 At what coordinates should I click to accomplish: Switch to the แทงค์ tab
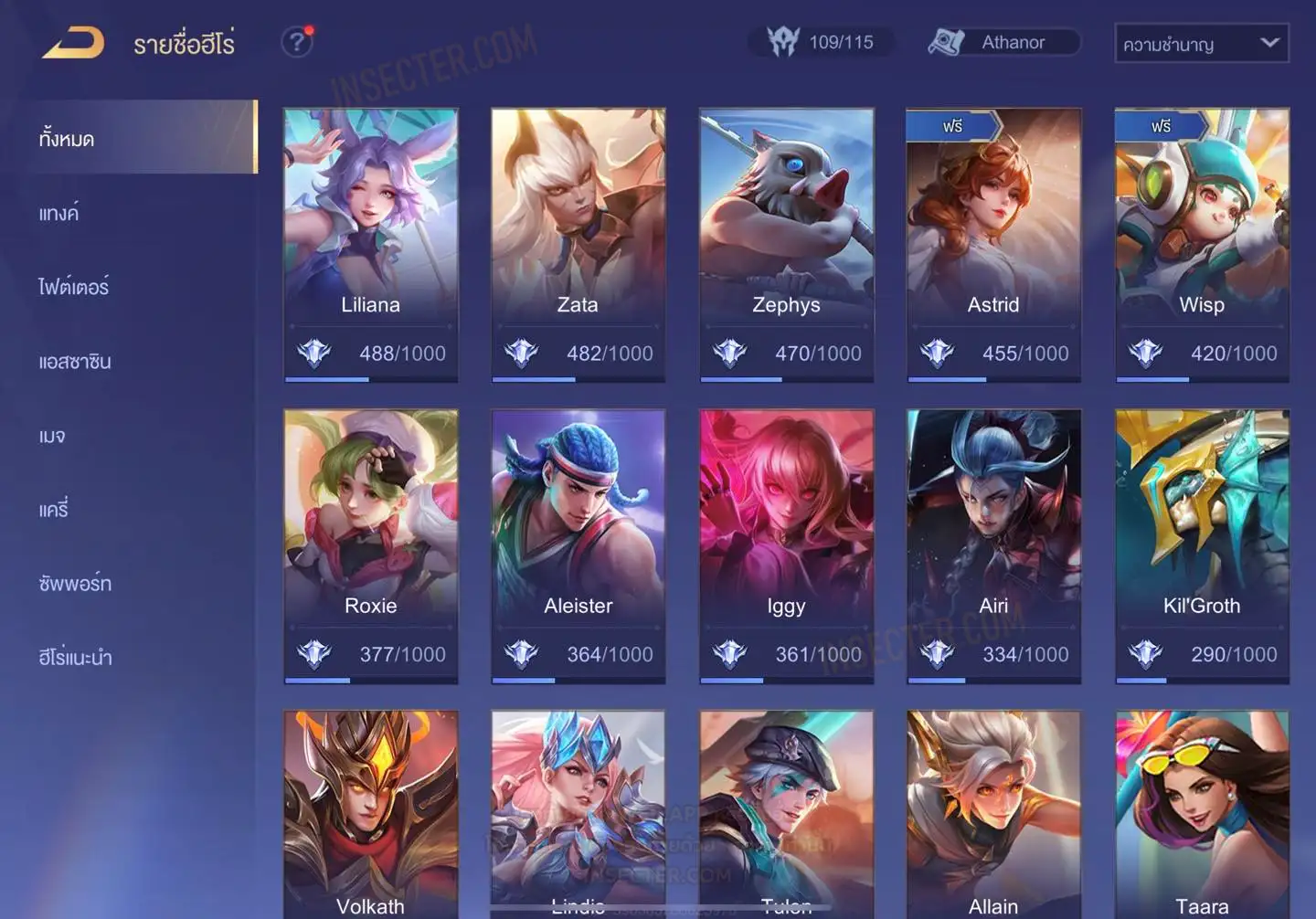[59, 213]
